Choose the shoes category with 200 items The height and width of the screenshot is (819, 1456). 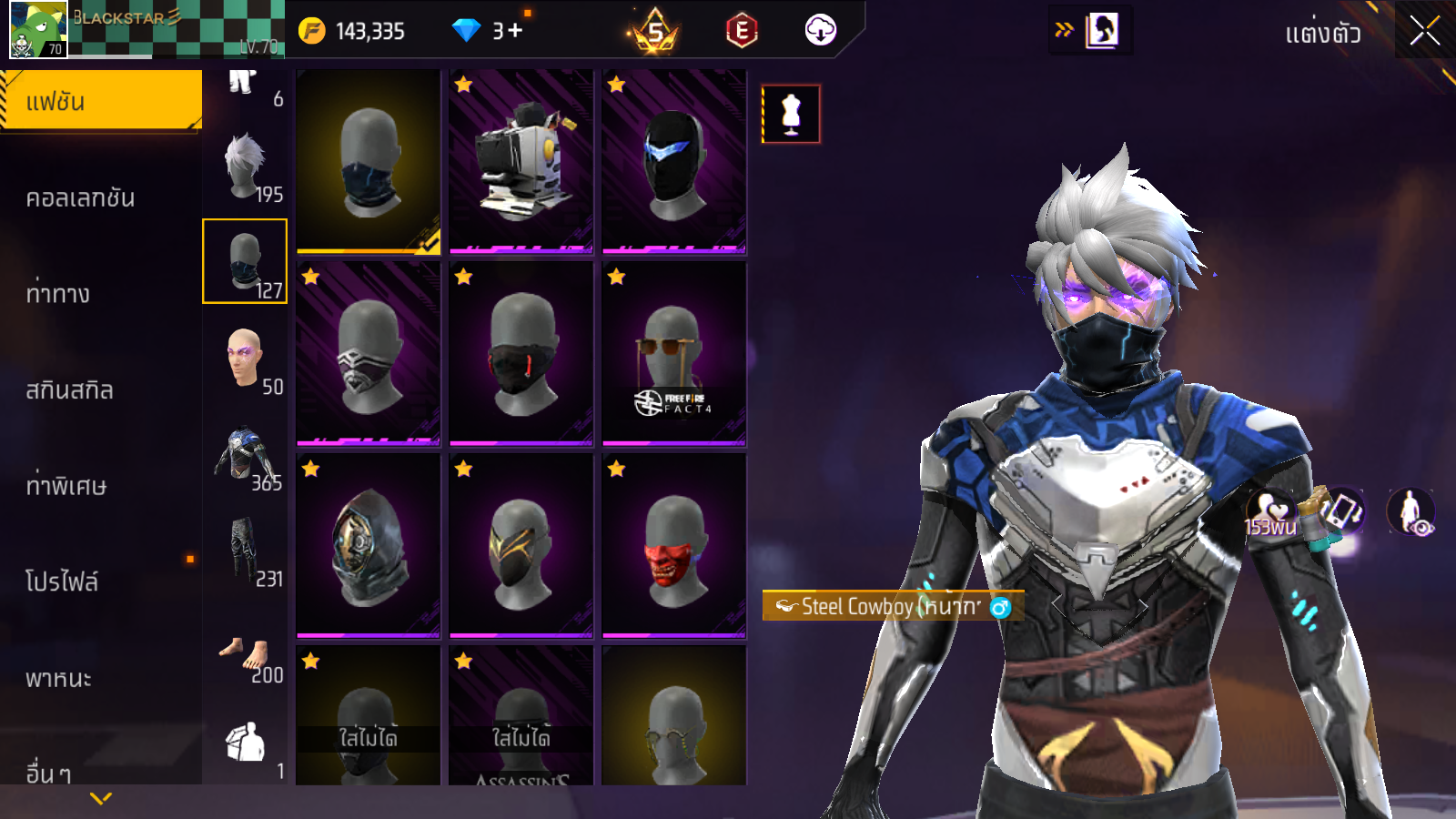246,657
